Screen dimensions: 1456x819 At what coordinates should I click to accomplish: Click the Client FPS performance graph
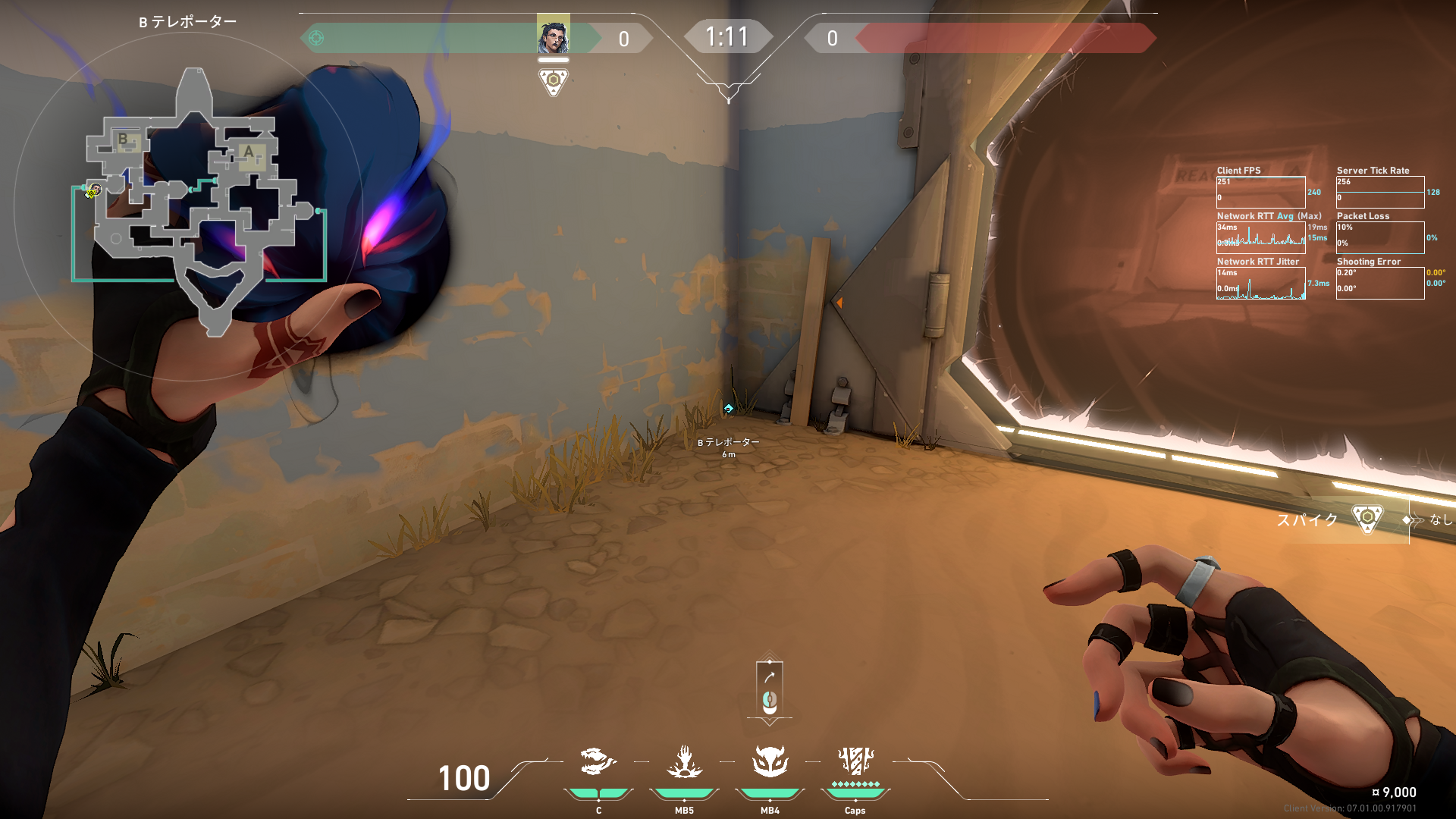[1260, 193]
